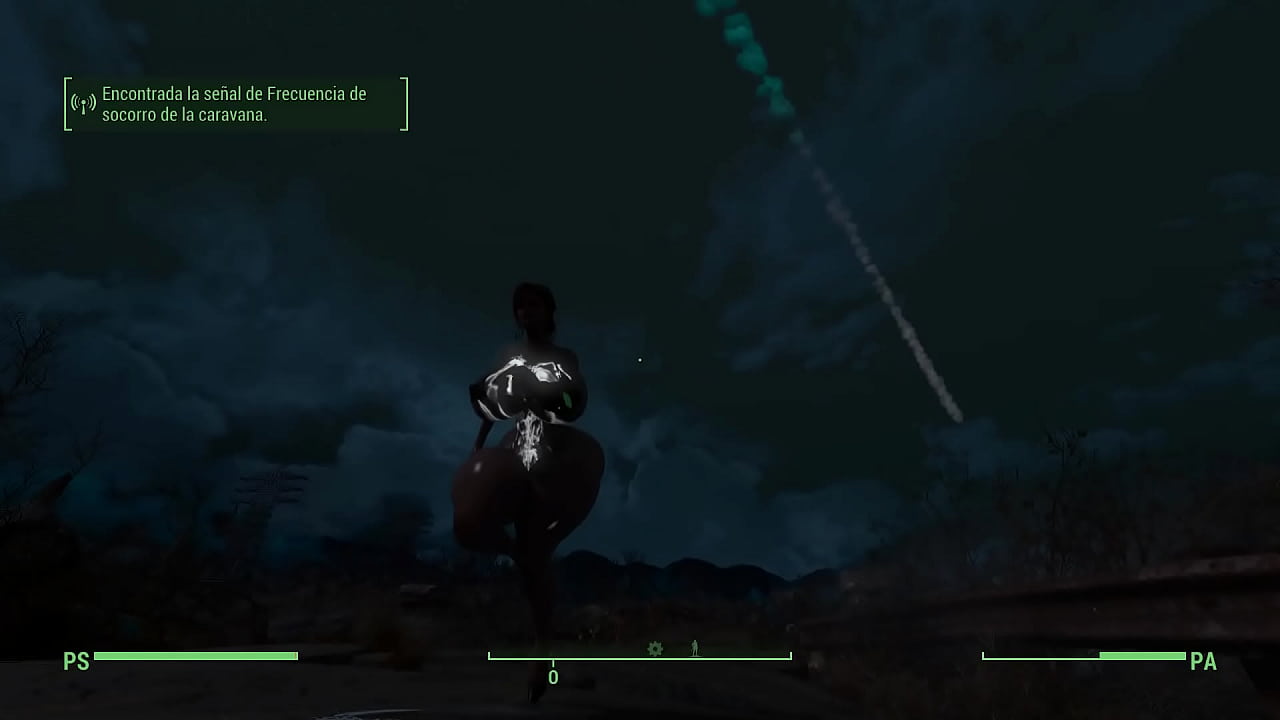The height and width of the screenshot is (720, 1280).
Task: Click the gear marker on the compass
Action: pos(655,649)
